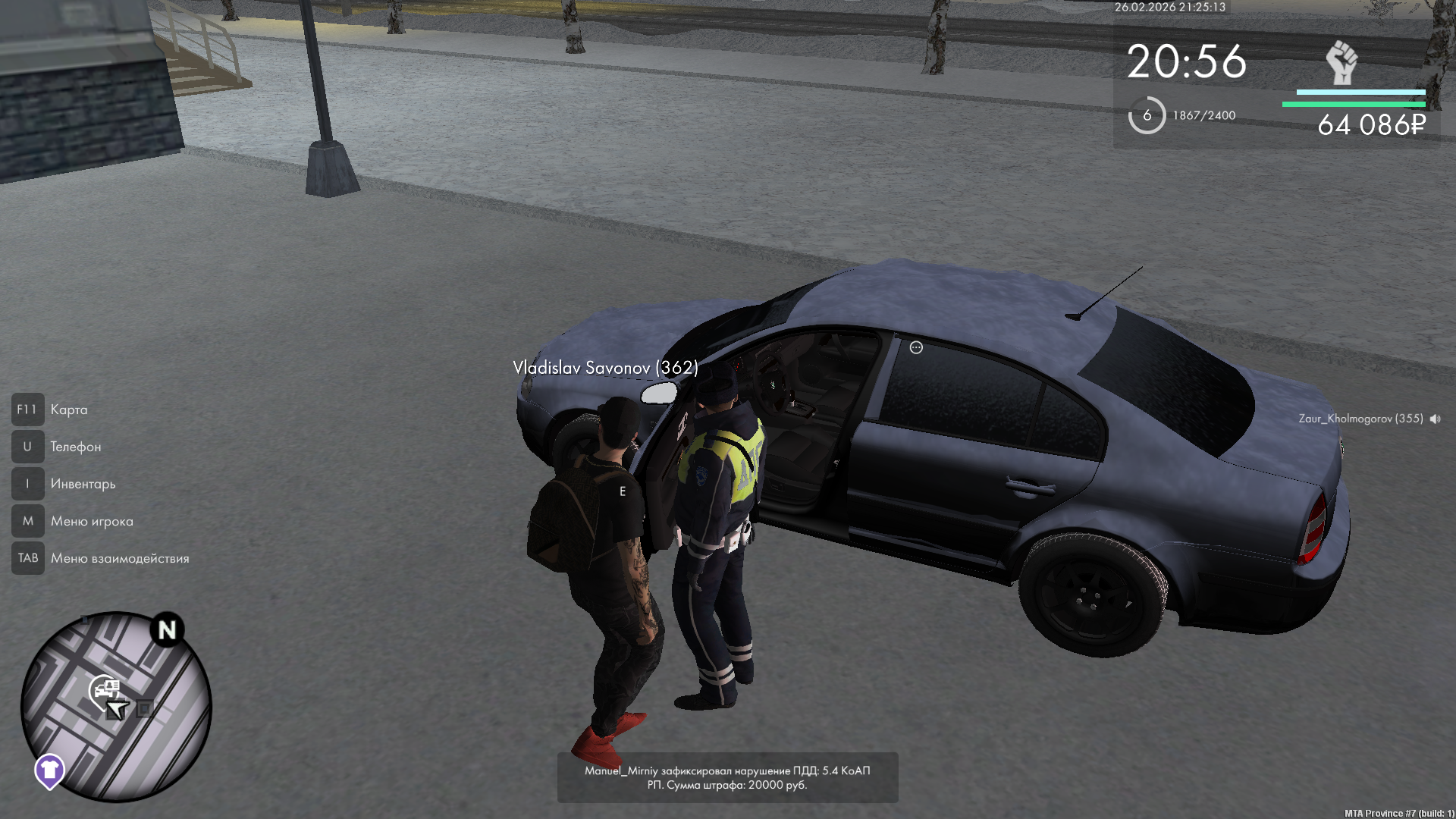Click the vehicle marker on the minimap

pos(105,689)
